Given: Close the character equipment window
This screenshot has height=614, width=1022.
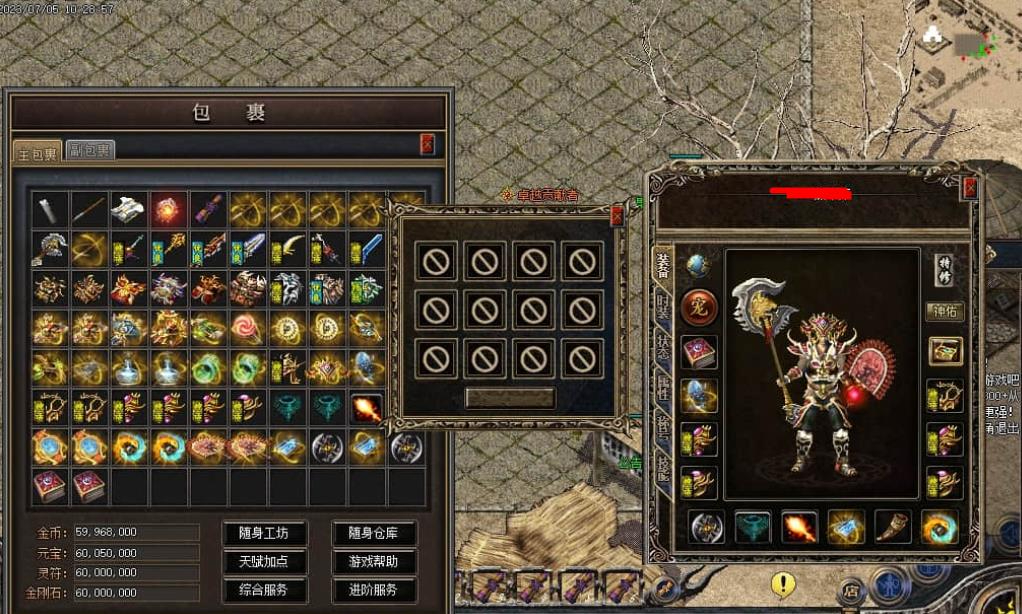Looking at the screenshot, I should pos(969,188).
